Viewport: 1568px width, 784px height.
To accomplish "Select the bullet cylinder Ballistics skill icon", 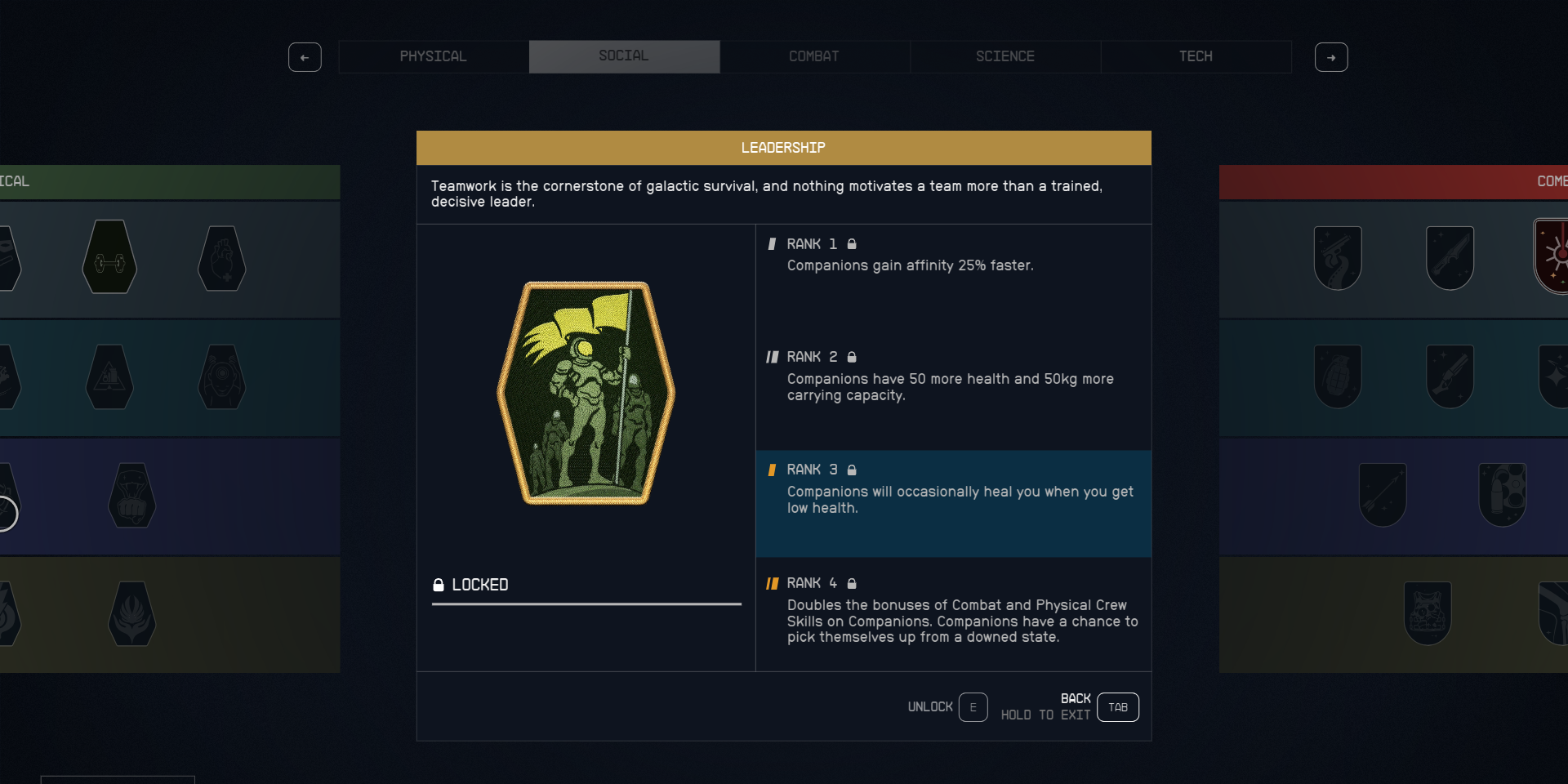I will pos(1503,493).
